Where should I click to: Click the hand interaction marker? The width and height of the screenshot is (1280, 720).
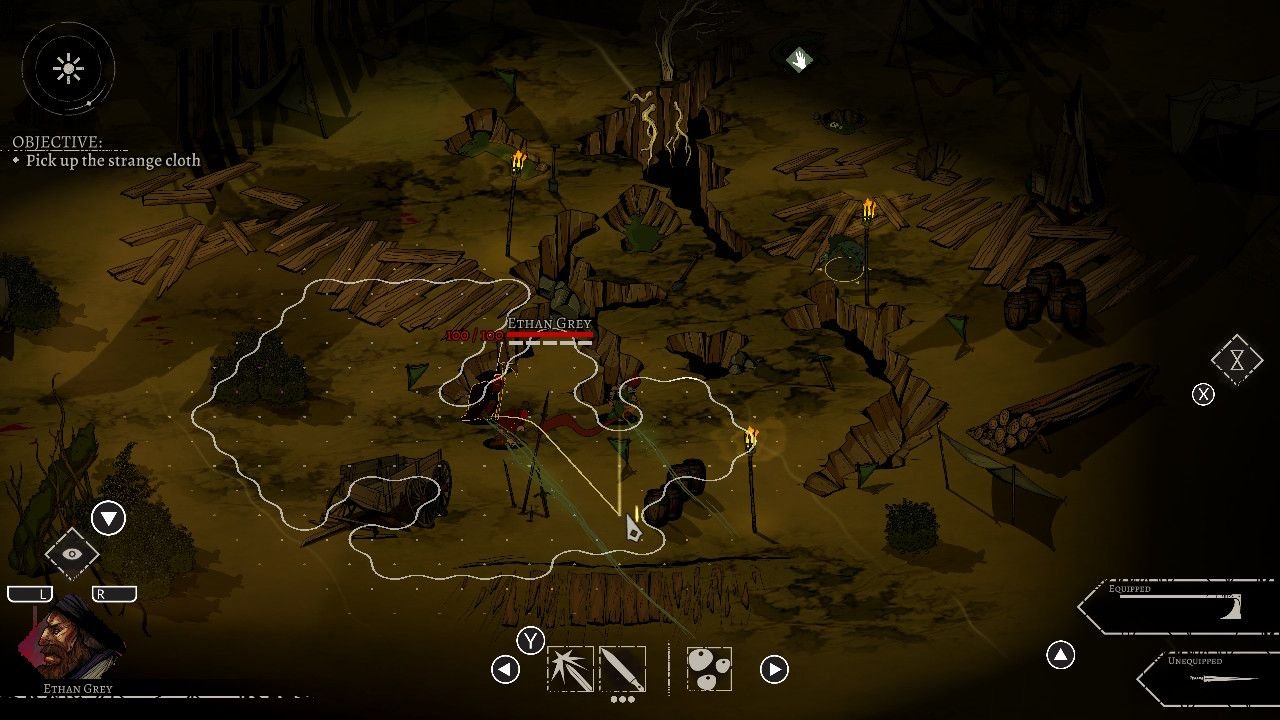798,60
